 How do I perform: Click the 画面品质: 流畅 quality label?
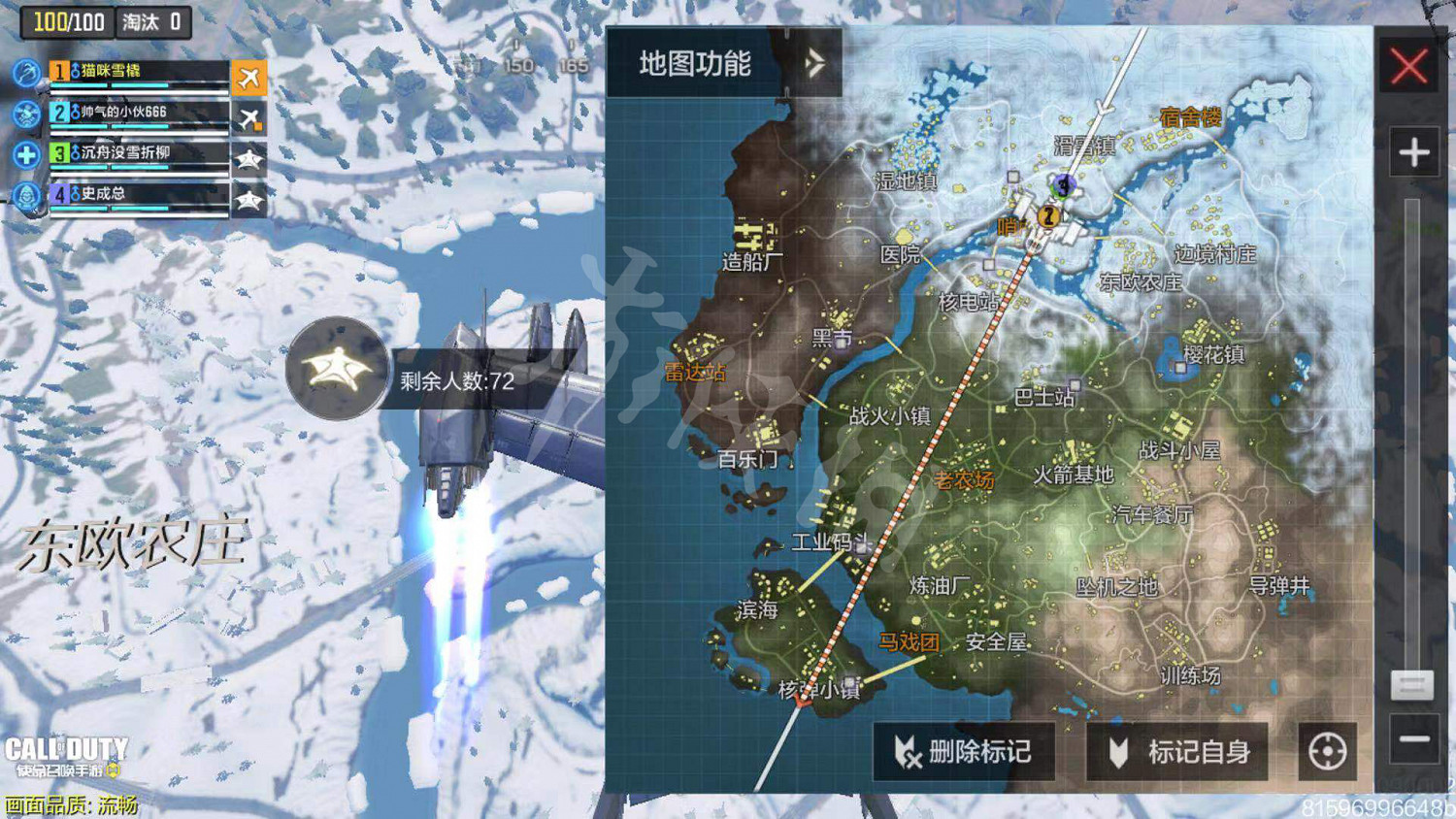tap(73, 803)
